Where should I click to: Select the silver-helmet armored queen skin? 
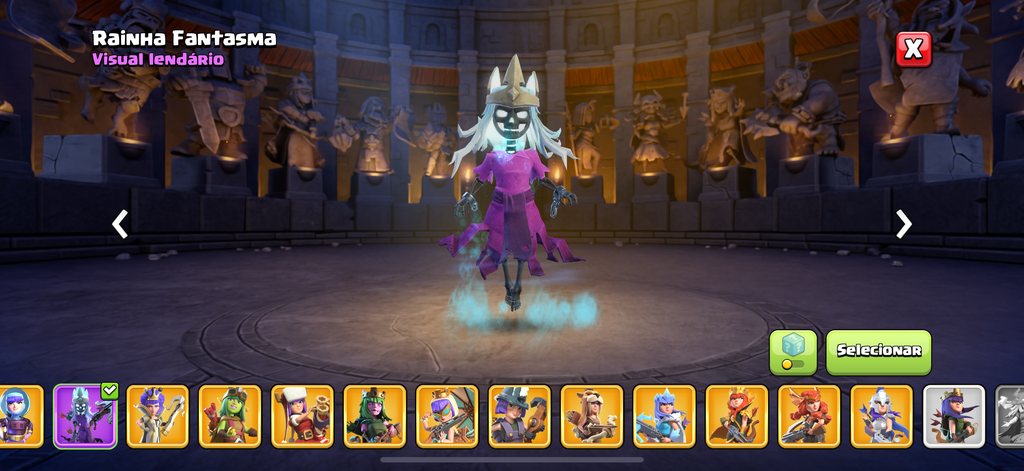[x=881, y=415]
